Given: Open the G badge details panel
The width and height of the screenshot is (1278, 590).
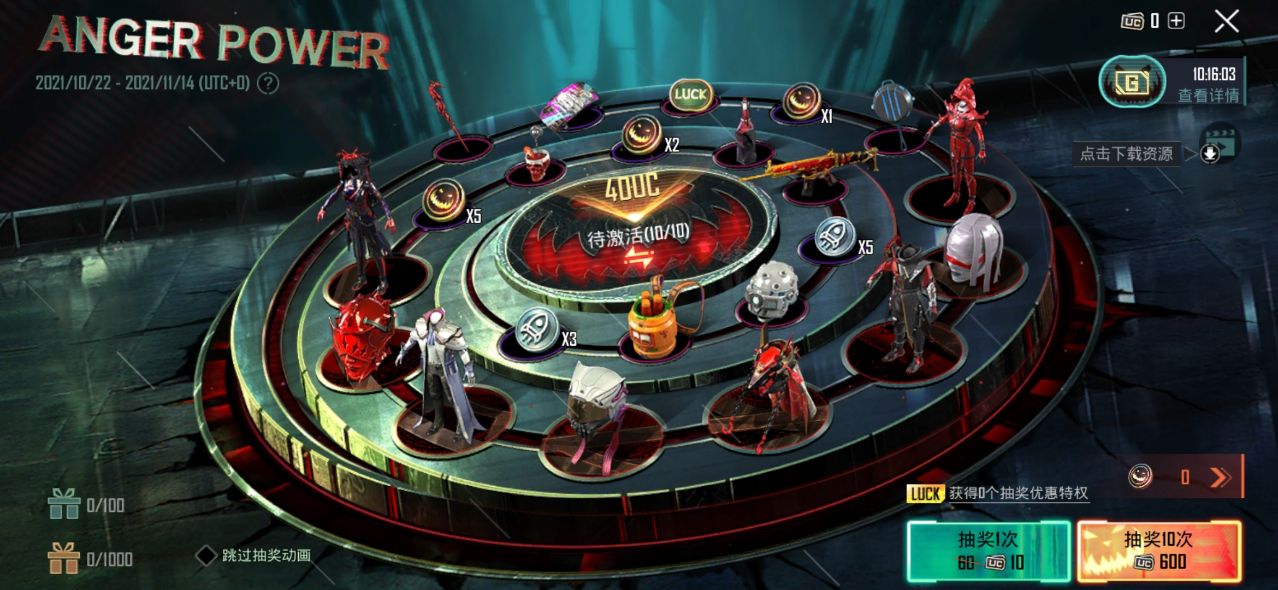Looking at the screenshot, I should pos(1132,82).
